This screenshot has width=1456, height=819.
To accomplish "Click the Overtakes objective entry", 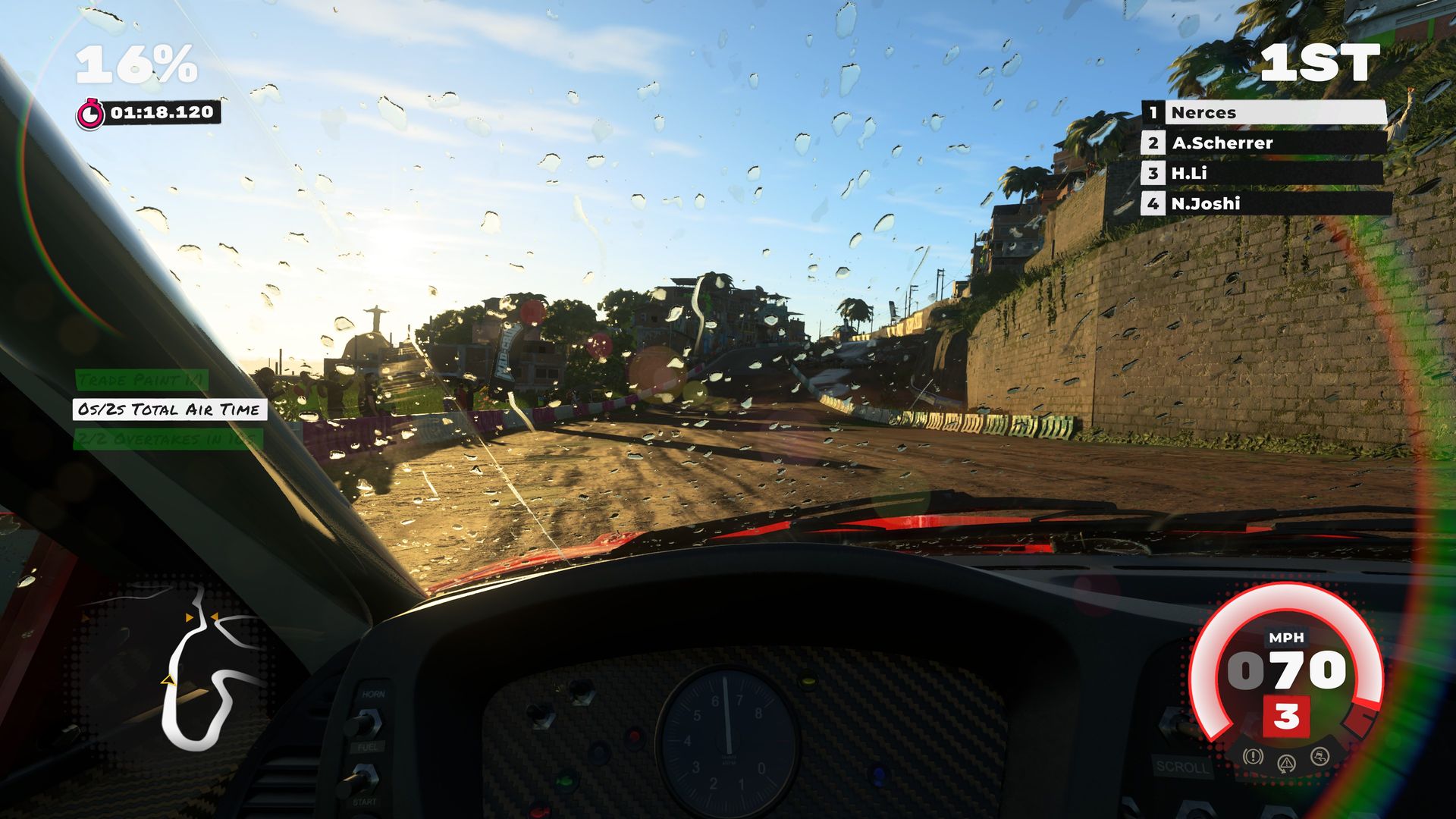I will point(168,439).
